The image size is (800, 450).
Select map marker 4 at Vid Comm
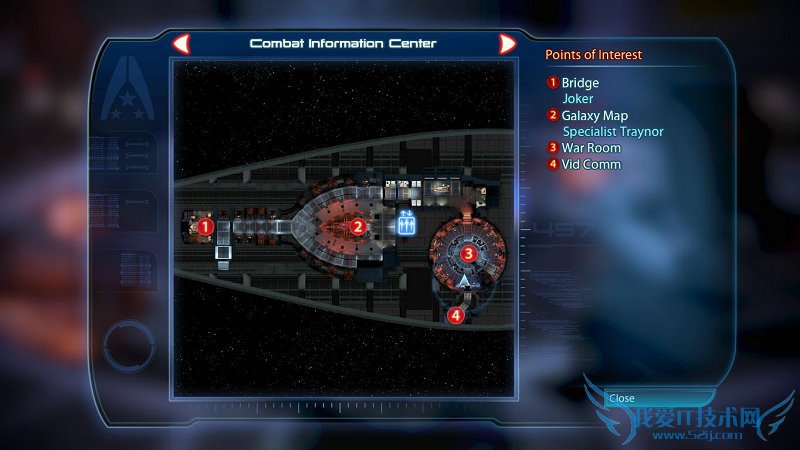(456, 315)
